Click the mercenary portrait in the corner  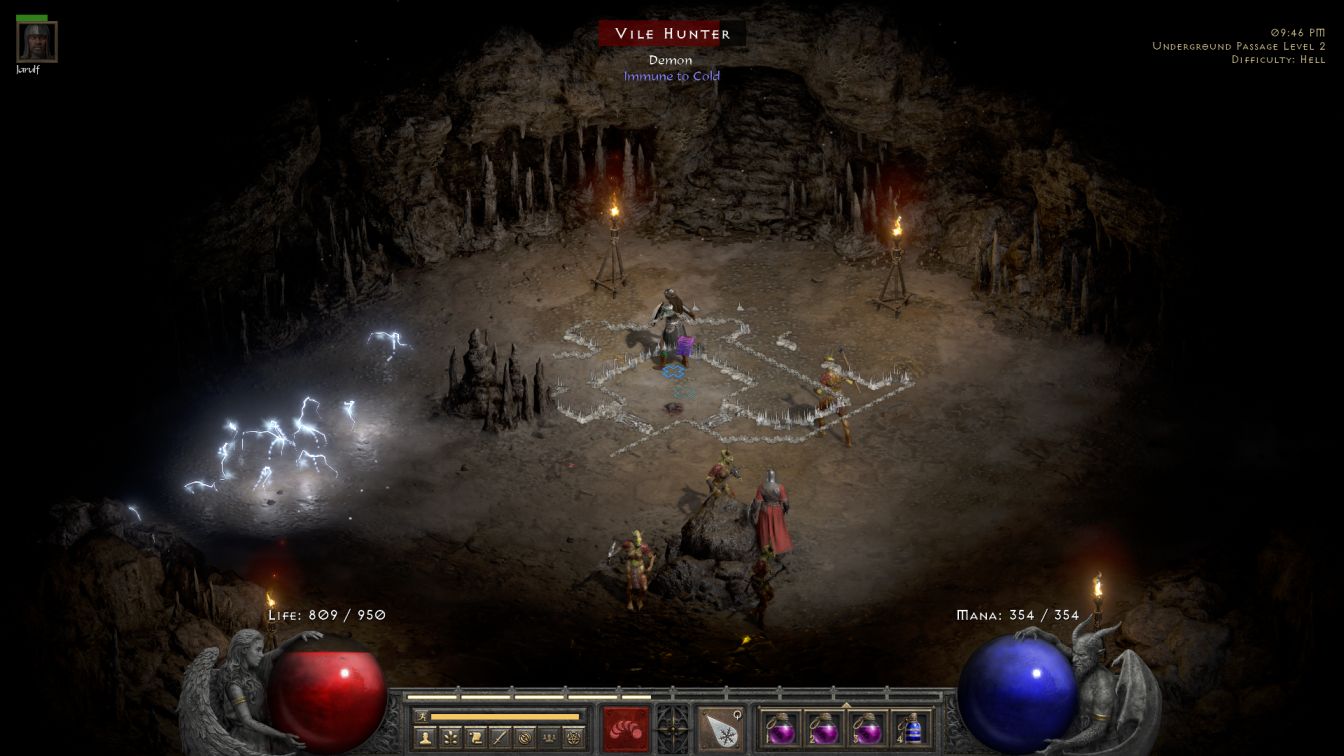37,42
